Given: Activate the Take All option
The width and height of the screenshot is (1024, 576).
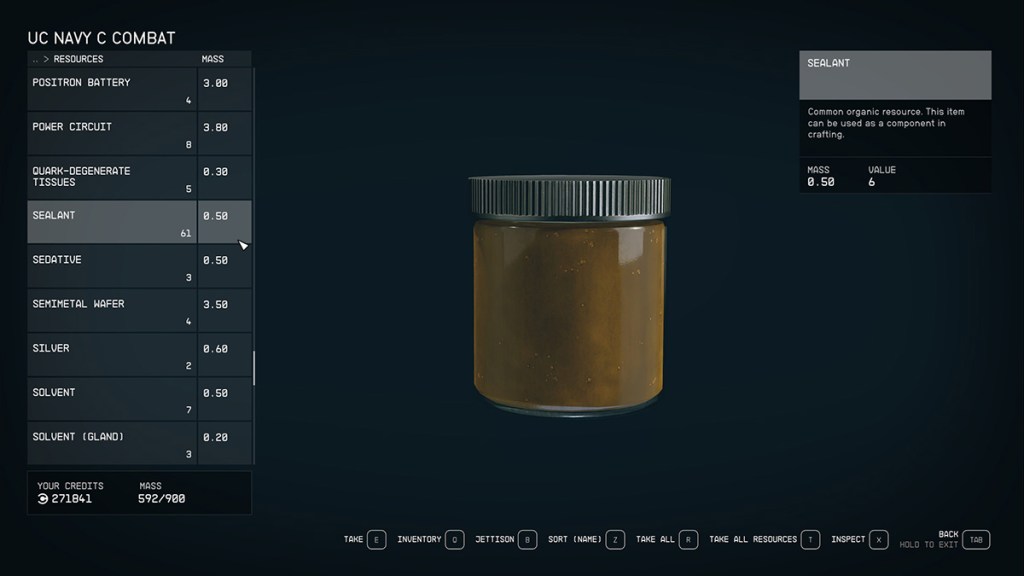Looking at the screenshot, I should [667, 540].
